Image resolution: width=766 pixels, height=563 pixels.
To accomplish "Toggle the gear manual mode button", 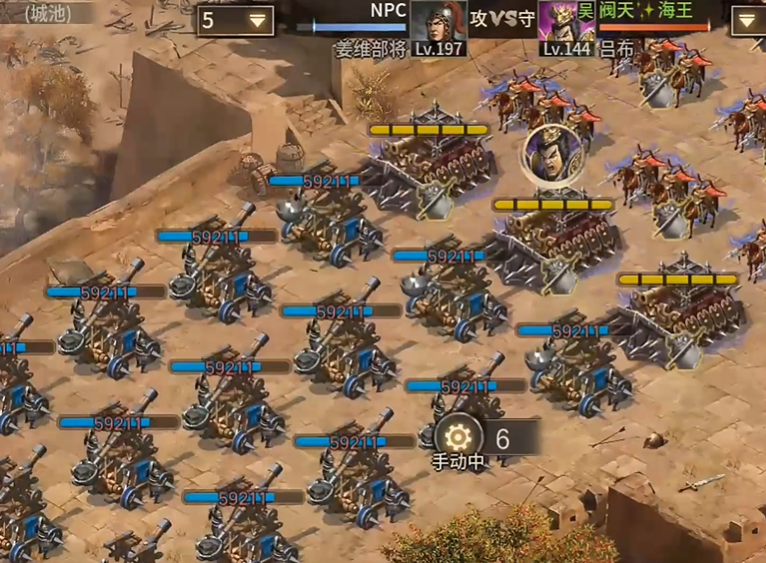I will [x=457, y=437].
